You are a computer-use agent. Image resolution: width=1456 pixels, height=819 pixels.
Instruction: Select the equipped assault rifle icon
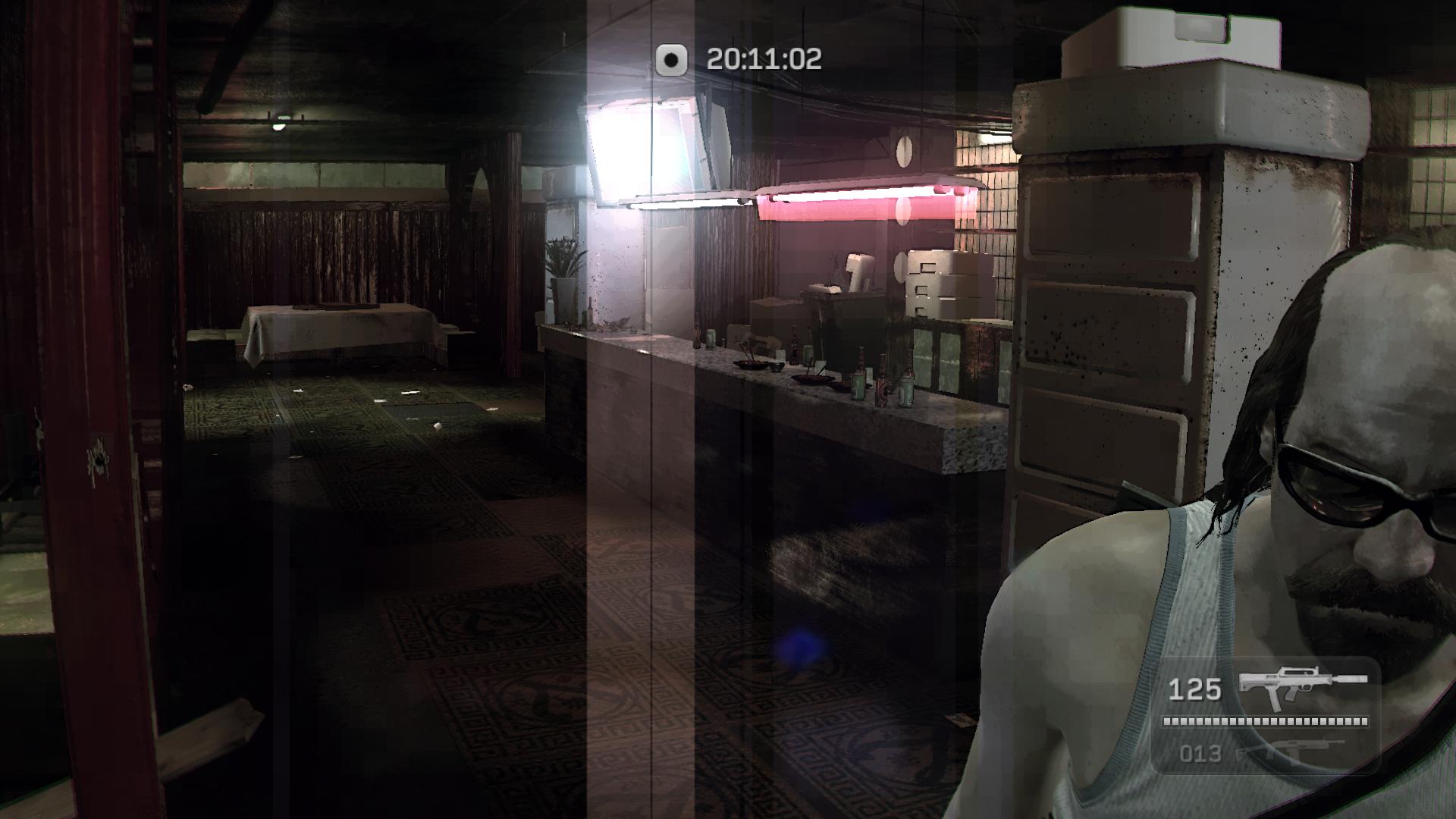coord(1302,686)
